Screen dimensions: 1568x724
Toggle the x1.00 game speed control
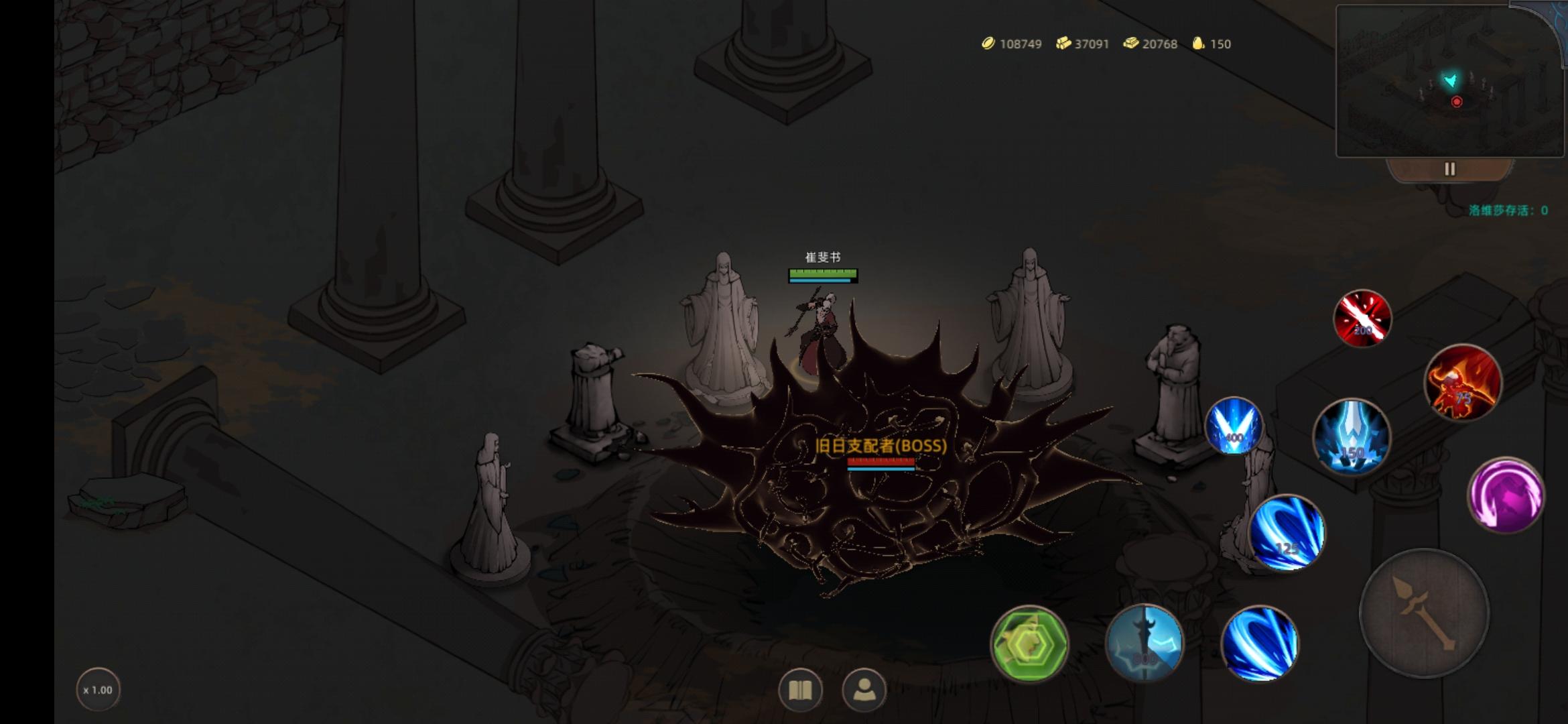(x=98, y=689)
